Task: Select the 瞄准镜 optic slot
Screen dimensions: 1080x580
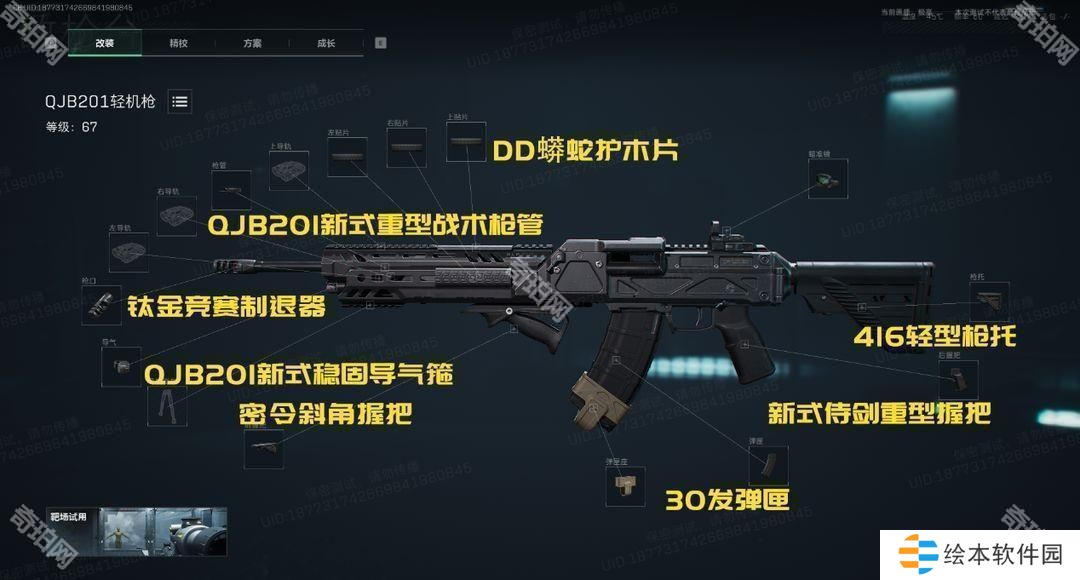Action: pos(827,180)
